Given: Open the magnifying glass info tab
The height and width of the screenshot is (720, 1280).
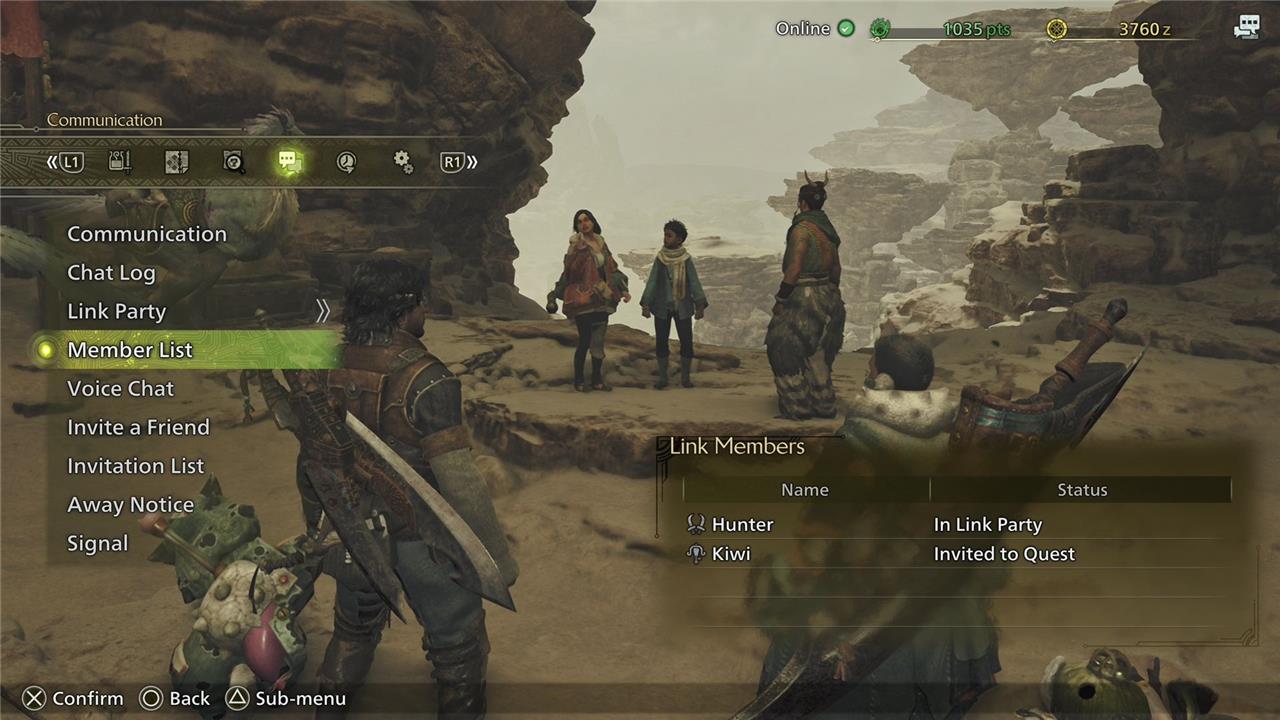Looking at the screenshot, I should tap(234, 162).
